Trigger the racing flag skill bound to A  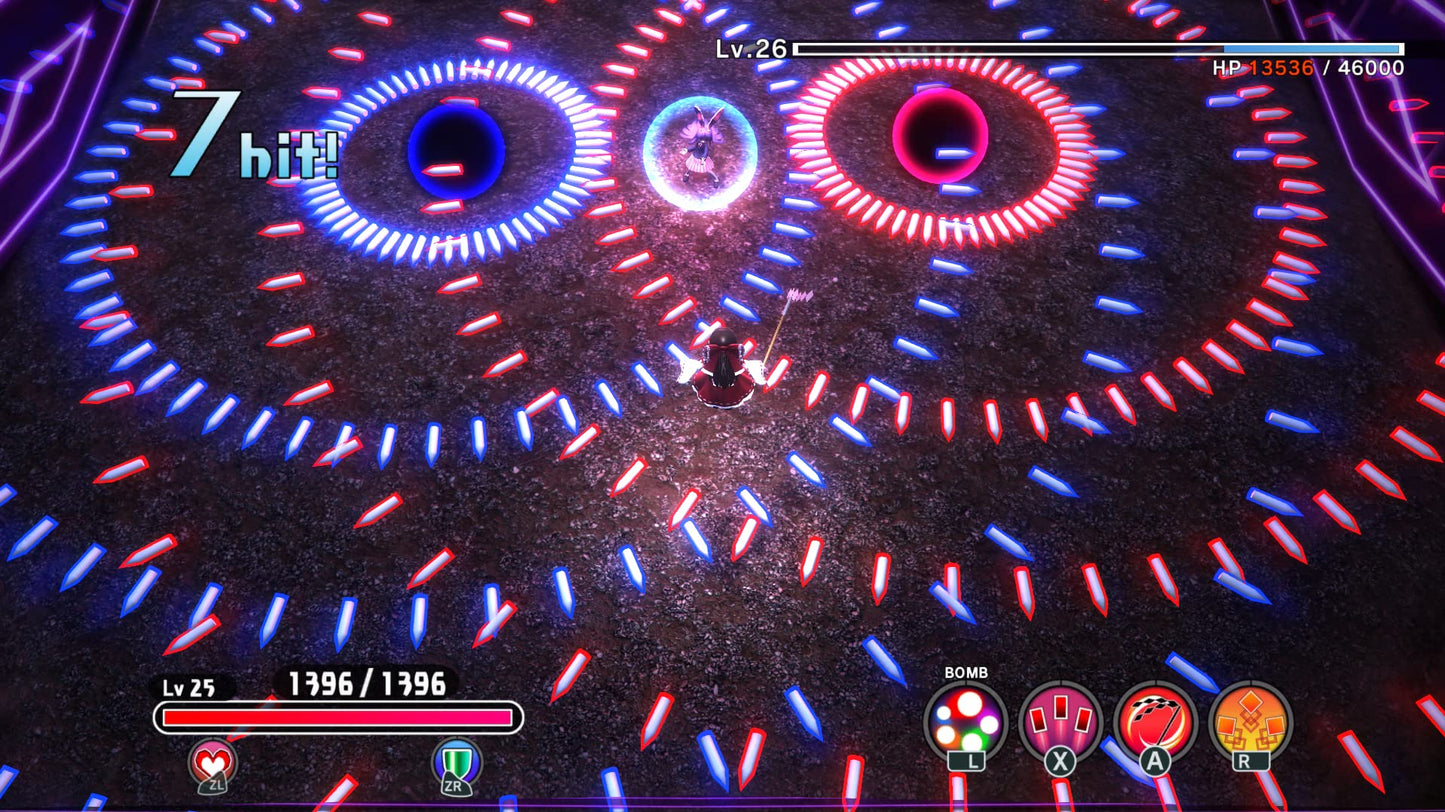[x=1155, y=720]
